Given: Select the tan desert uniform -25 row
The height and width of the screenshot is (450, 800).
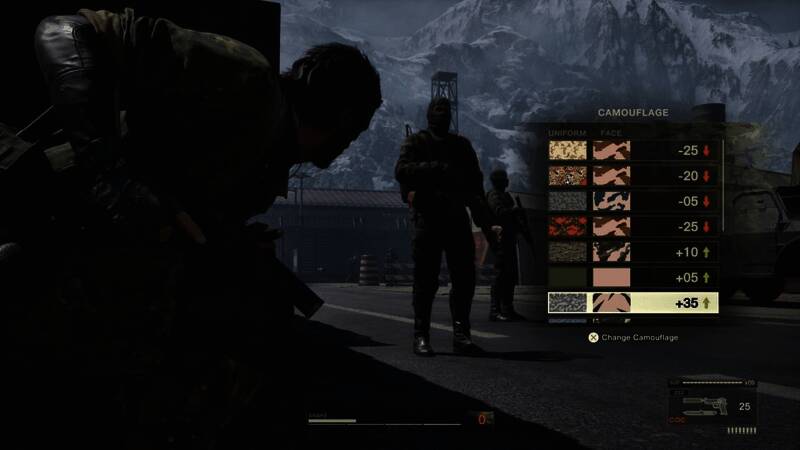Looking at the screenshot, I should pos(633,151).
